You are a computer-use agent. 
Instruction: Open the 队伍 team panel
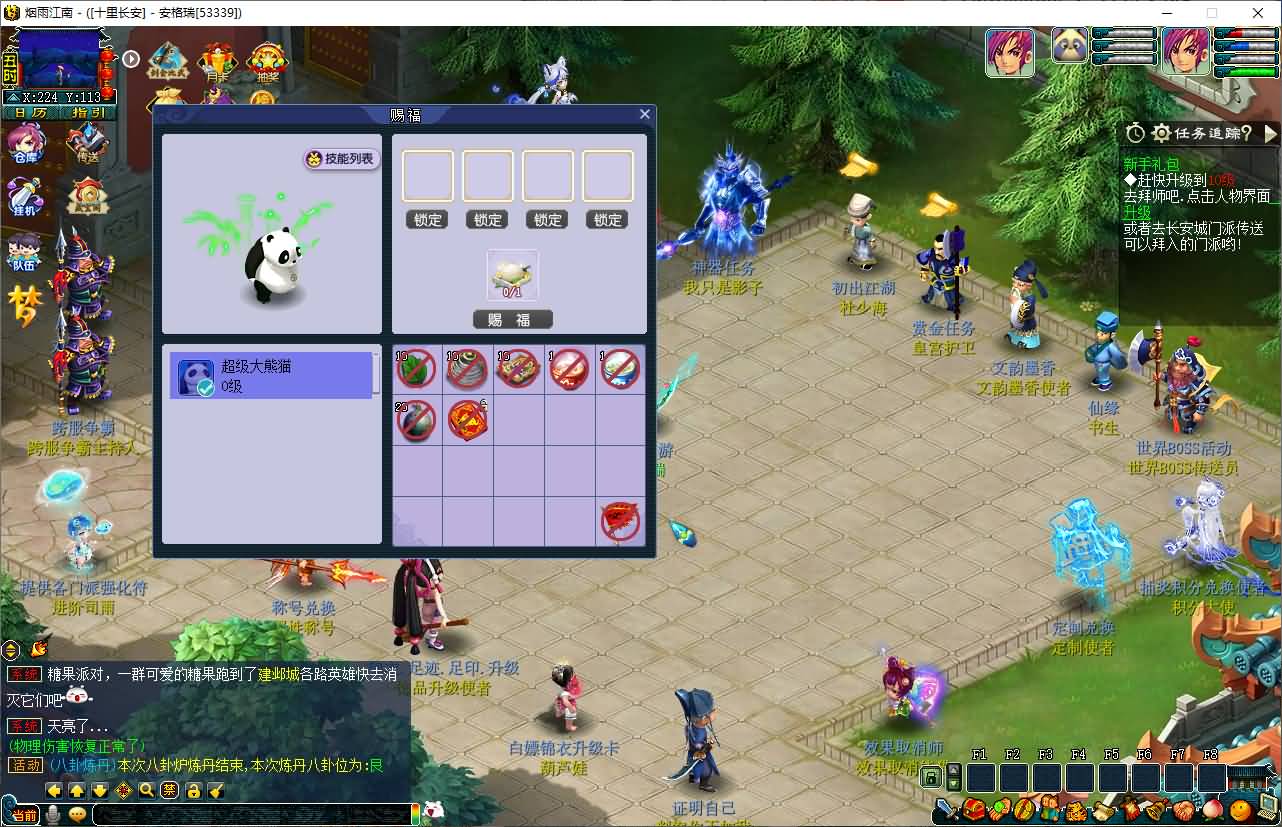(24, 252)
